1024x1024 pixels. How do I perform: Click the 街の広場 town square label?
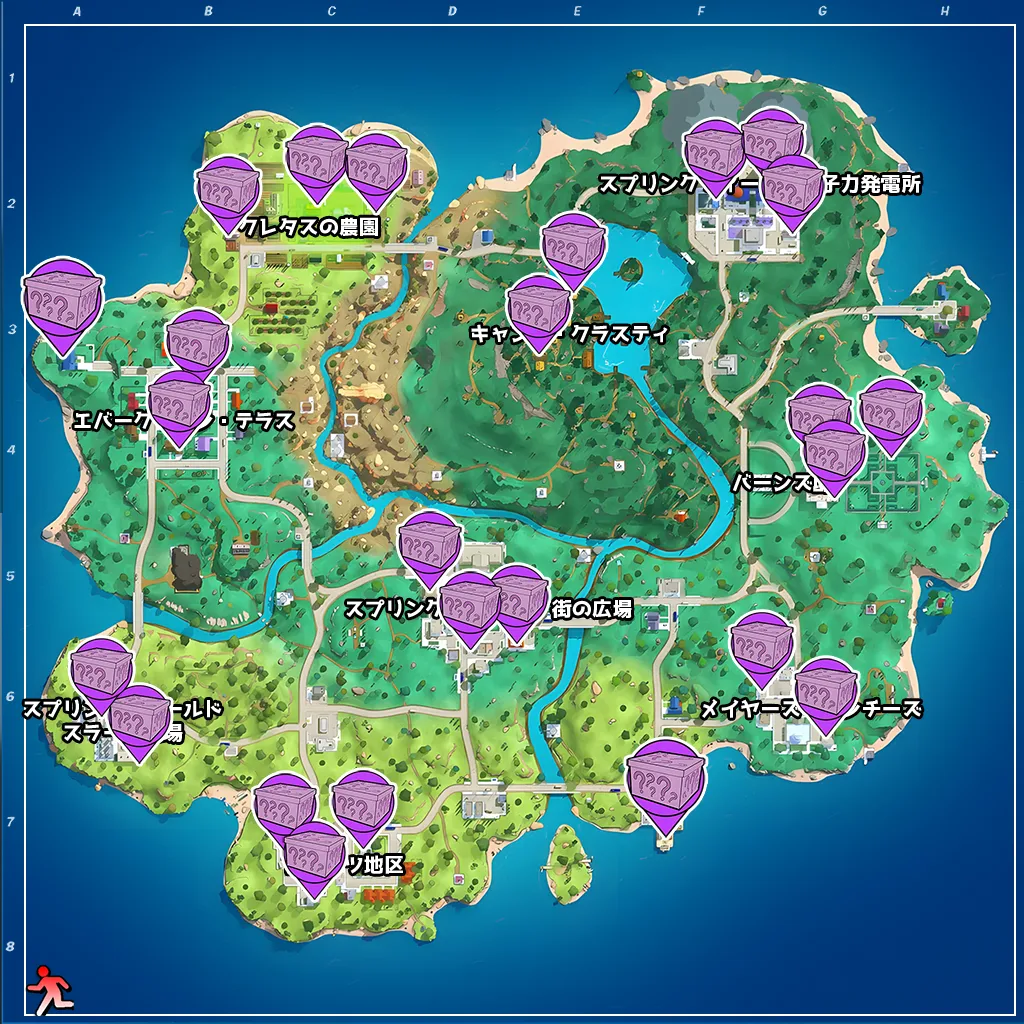(x=592, y=608)
